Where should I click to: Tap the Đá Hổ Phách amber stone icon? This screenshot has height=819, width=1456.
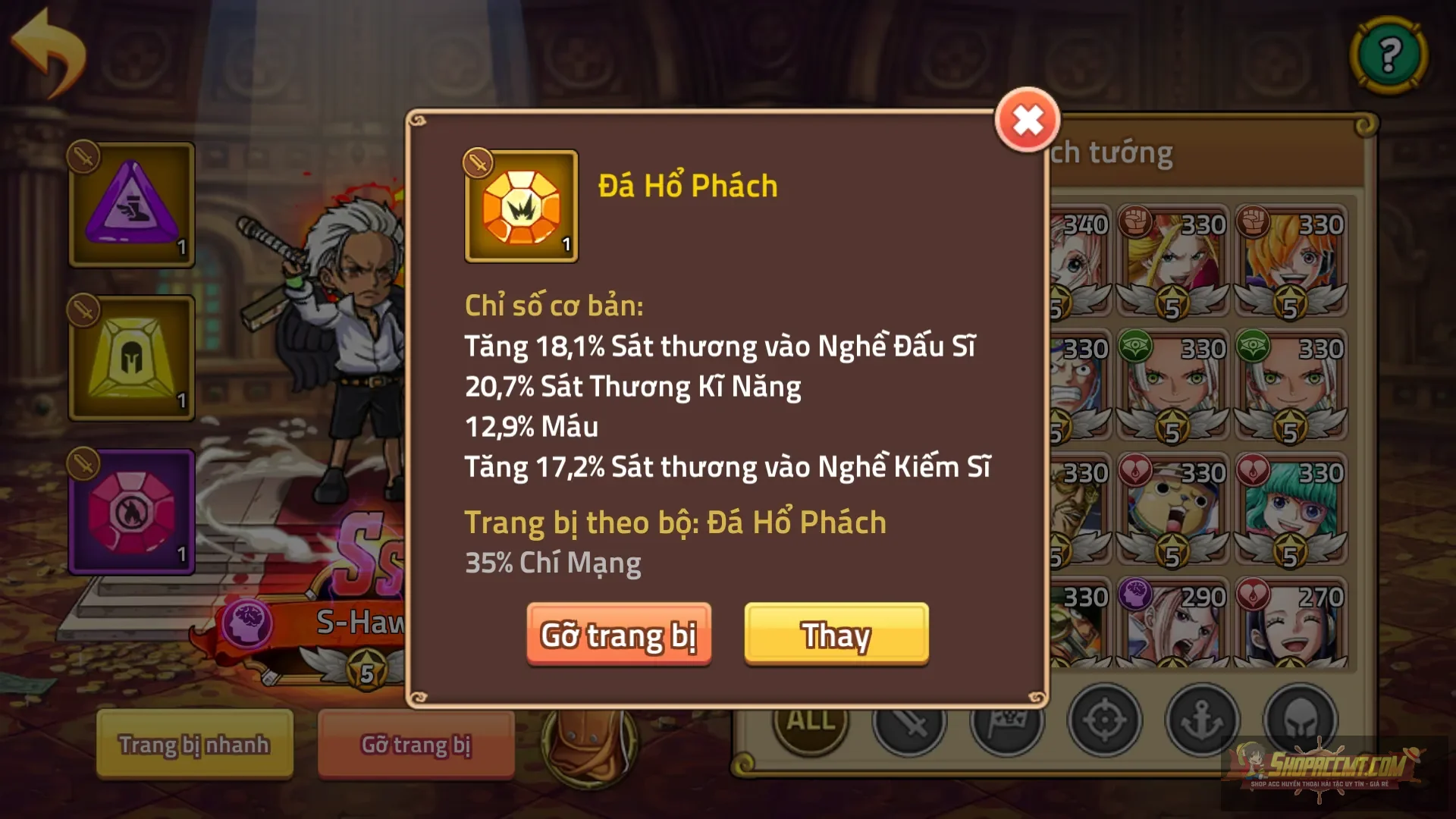(x=520, y=206)
